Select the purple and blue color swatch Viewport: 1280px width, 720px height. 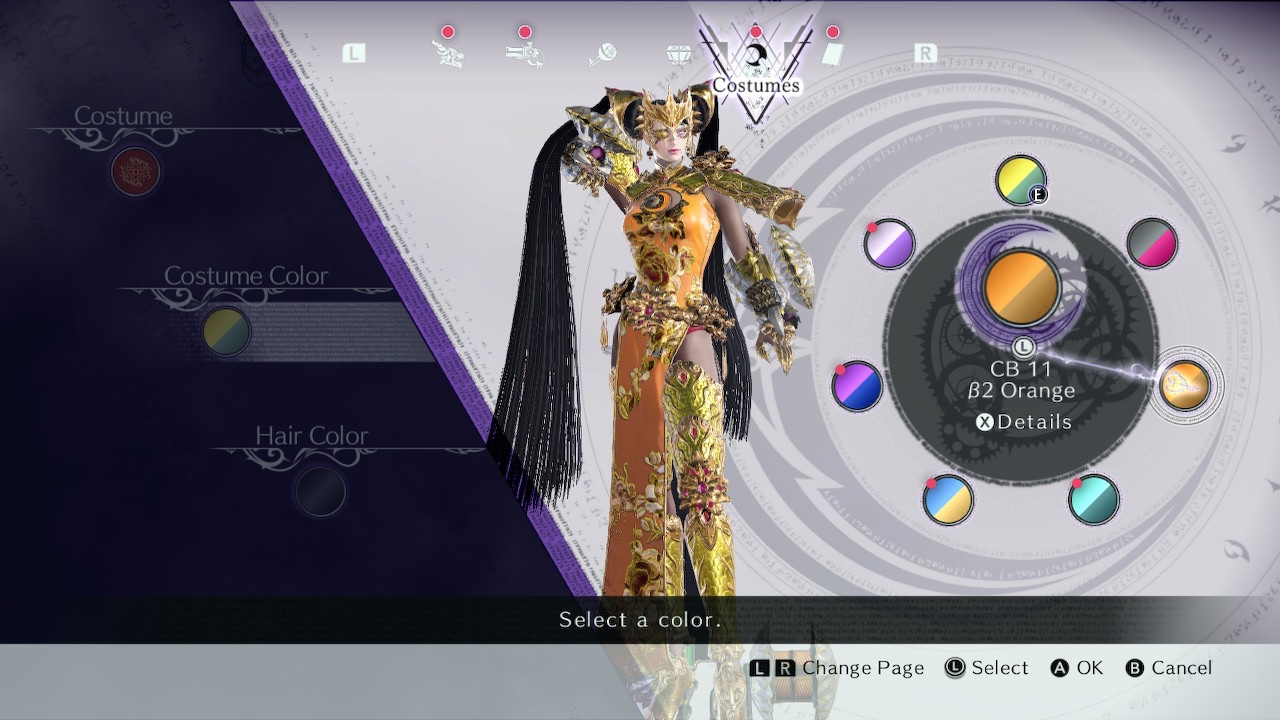857,386
